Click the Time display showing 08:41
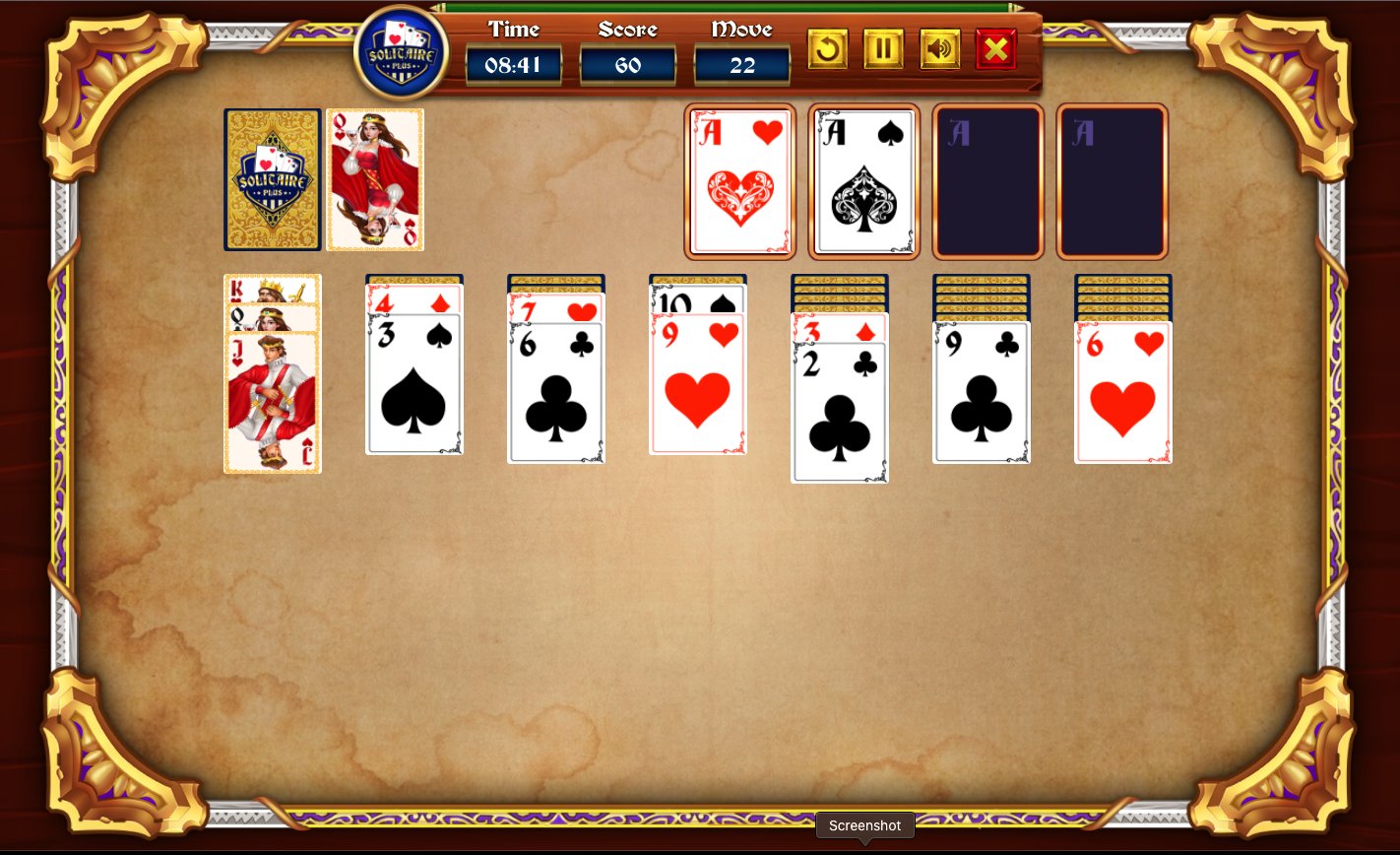Image resolution: width=1400 pixels, height=855 pixels. coord(513,65)
